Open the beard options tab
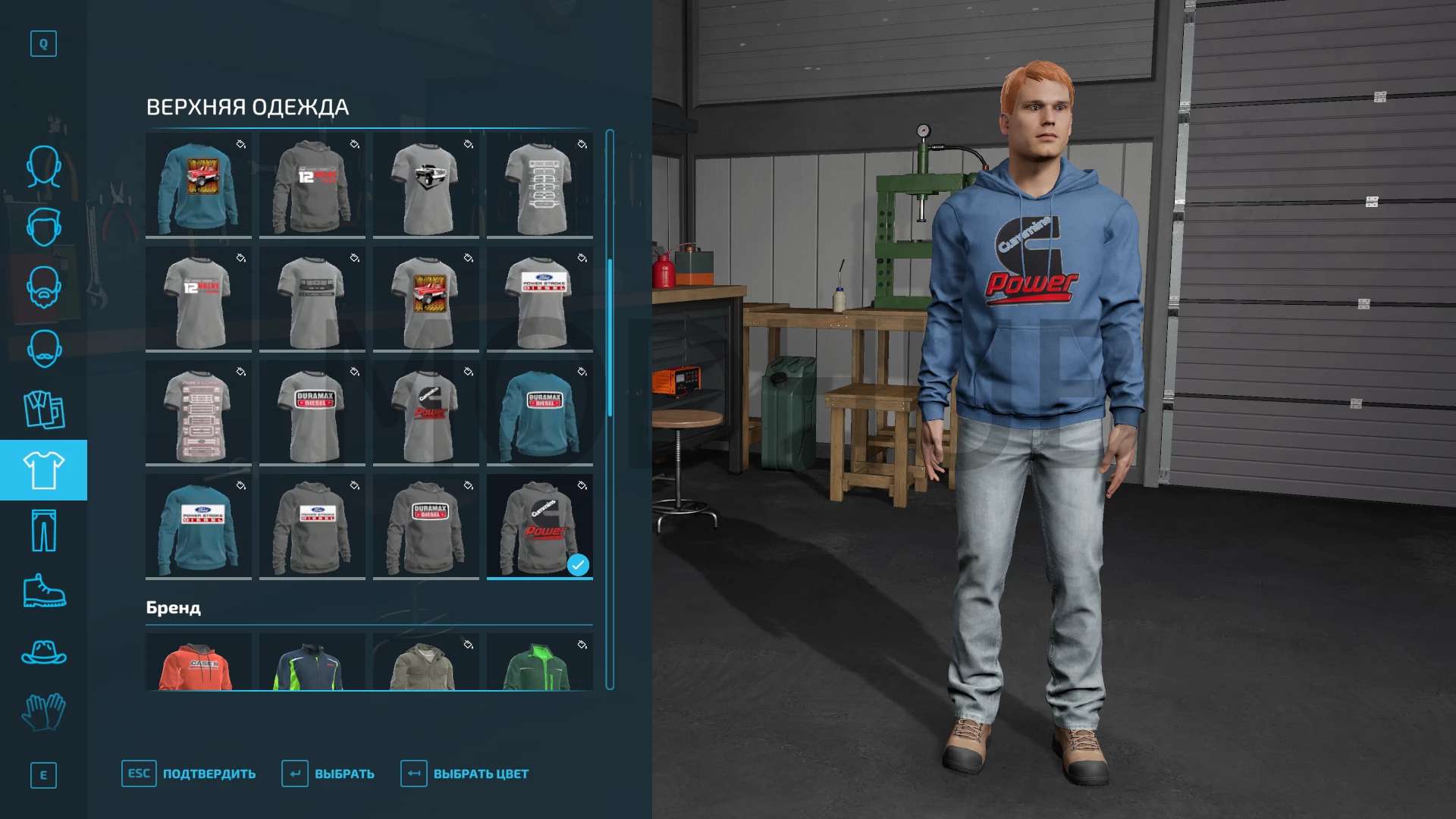This screenshot has height=819, width=1456. (43, 287)
